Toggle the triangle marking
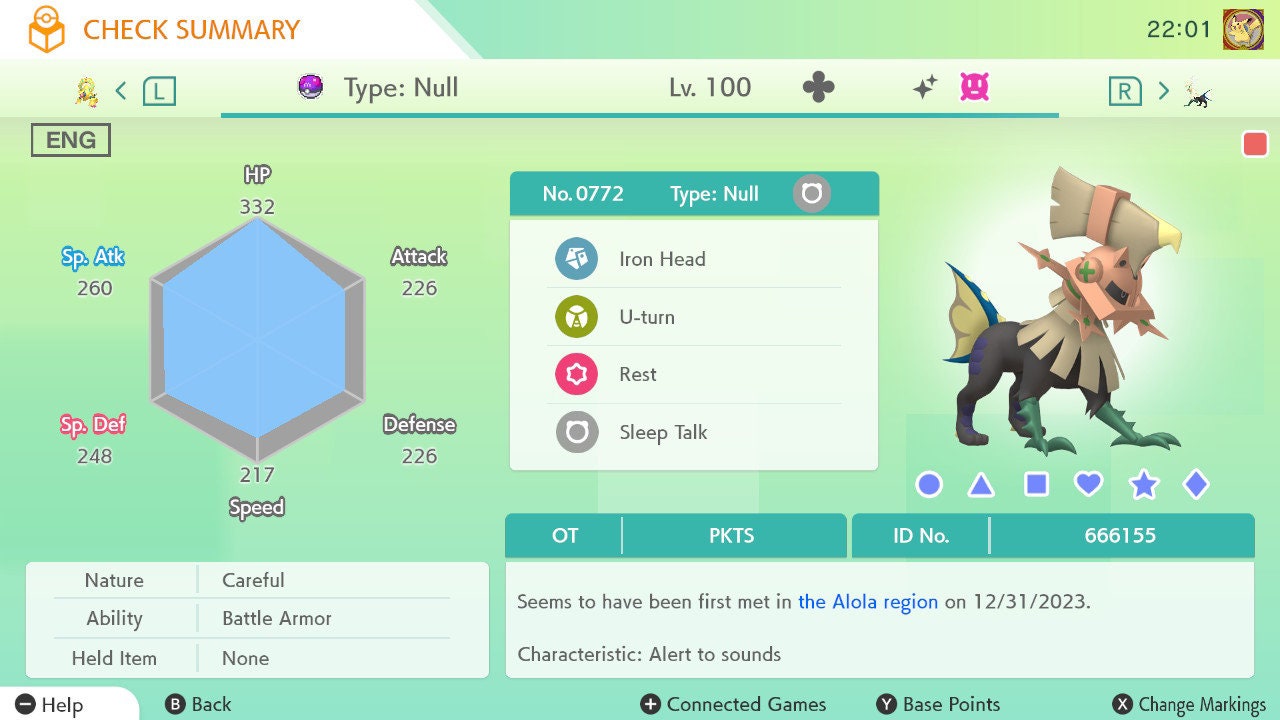The width and height of the screenshot is (1280, 720). 982,486
